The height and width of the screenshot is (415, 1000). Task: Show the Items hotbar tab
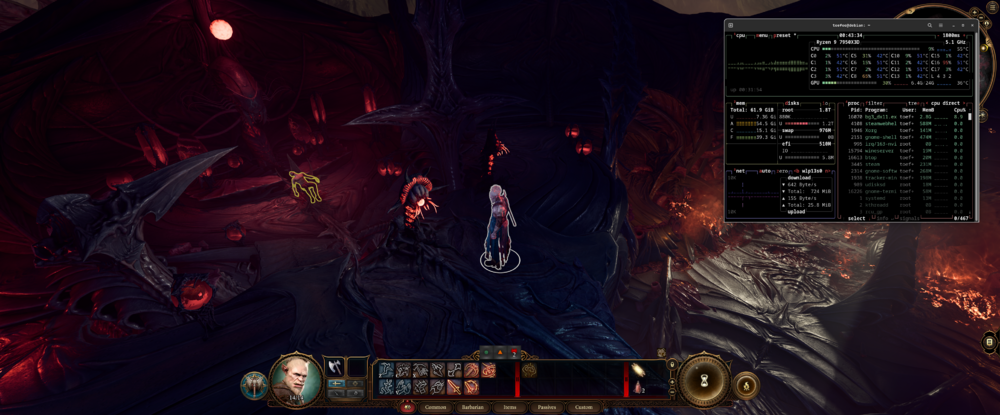[510, 407]
